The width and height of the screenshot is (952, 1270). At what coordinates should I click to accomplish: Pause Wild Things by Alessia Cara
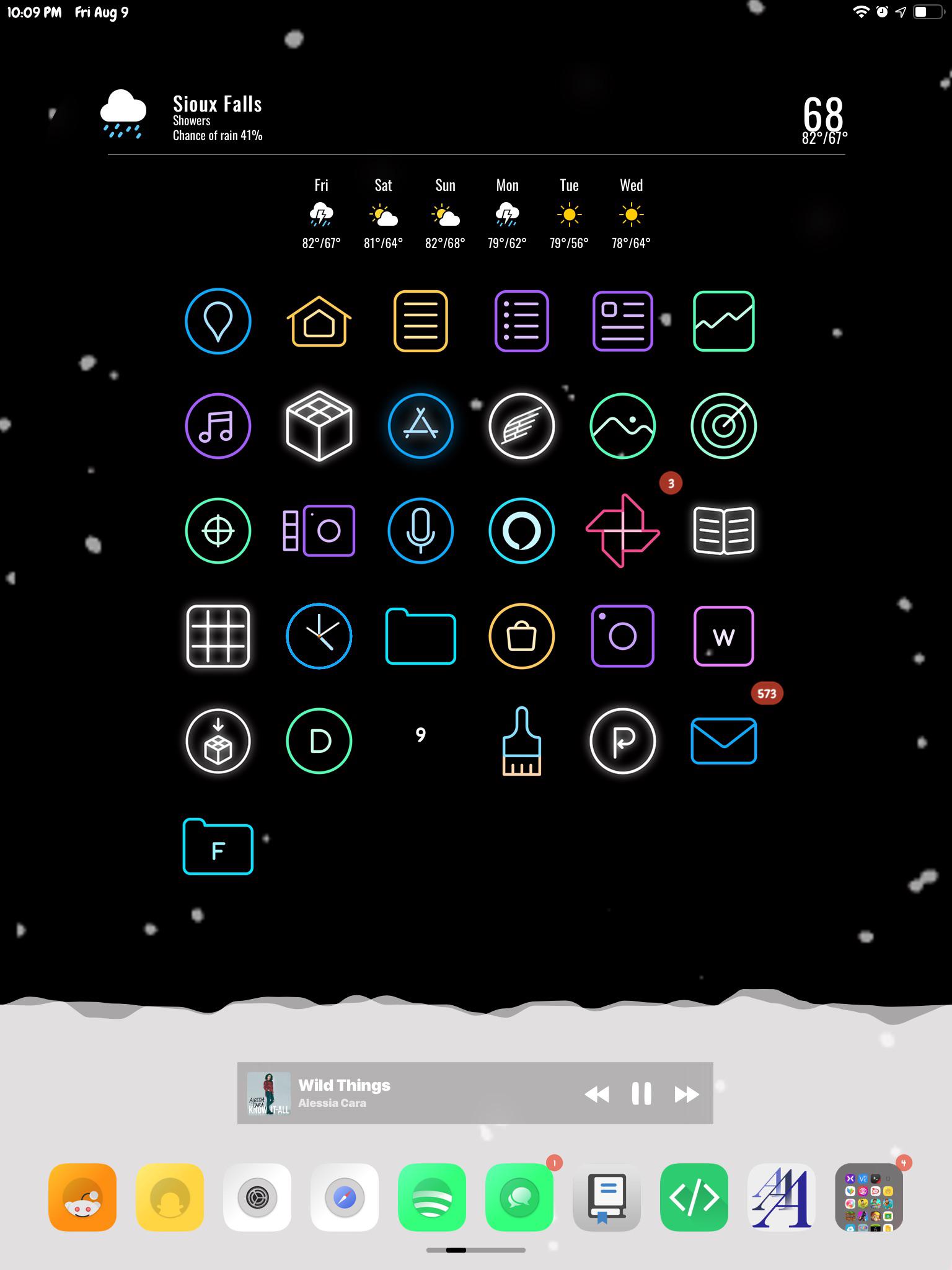pos(643,1094)
